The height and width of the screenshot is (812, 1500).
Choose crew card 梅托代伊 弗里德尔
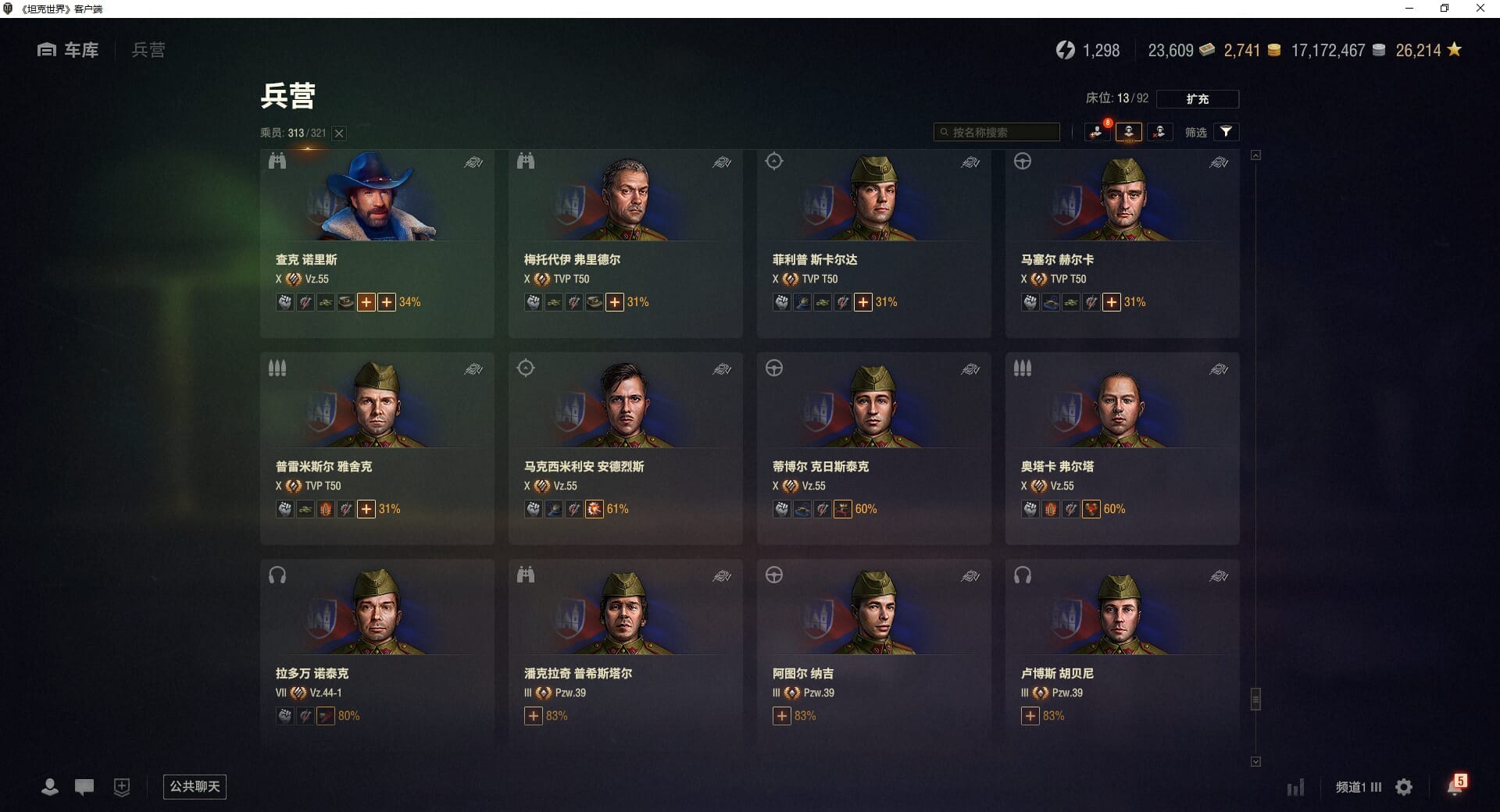click(625, 243)
